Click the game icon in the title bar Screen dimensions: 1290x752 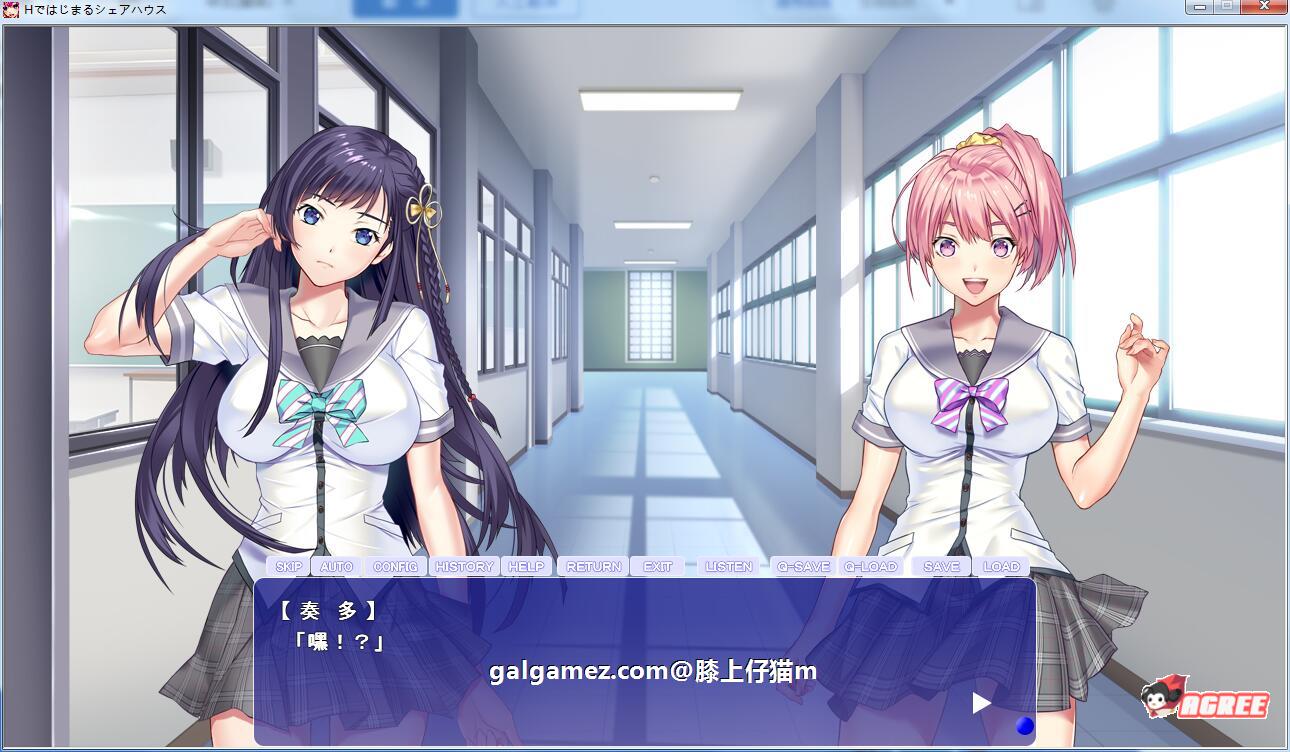point(9,8)
